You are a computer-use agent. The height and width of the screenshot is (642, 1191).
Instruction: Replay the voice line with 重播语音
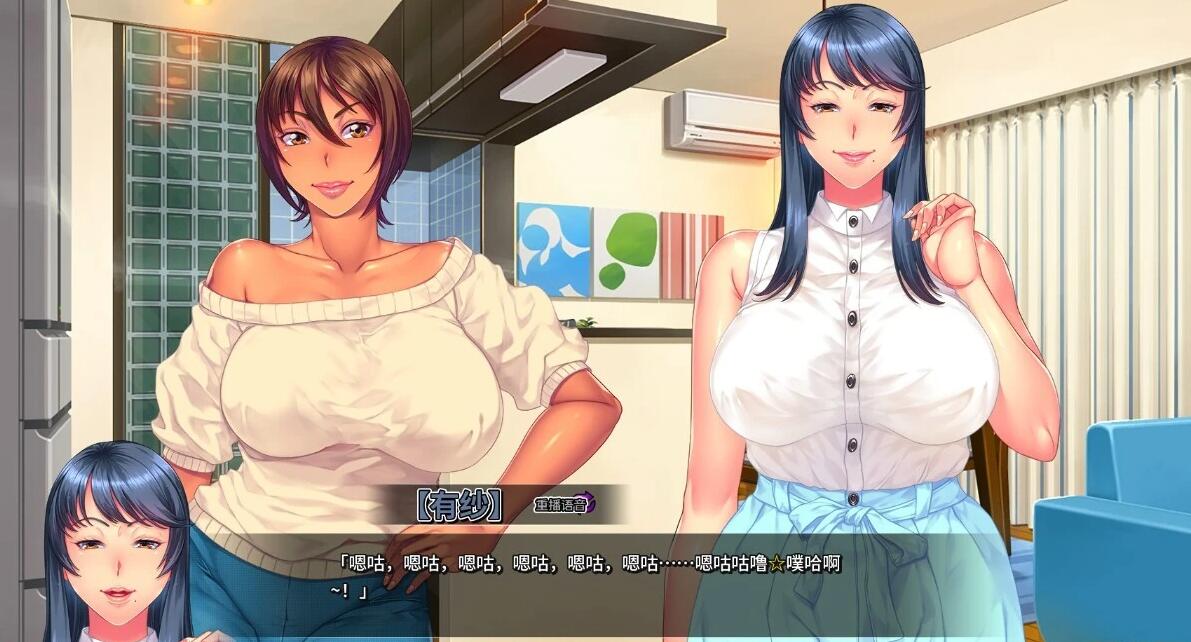point(564,504)
